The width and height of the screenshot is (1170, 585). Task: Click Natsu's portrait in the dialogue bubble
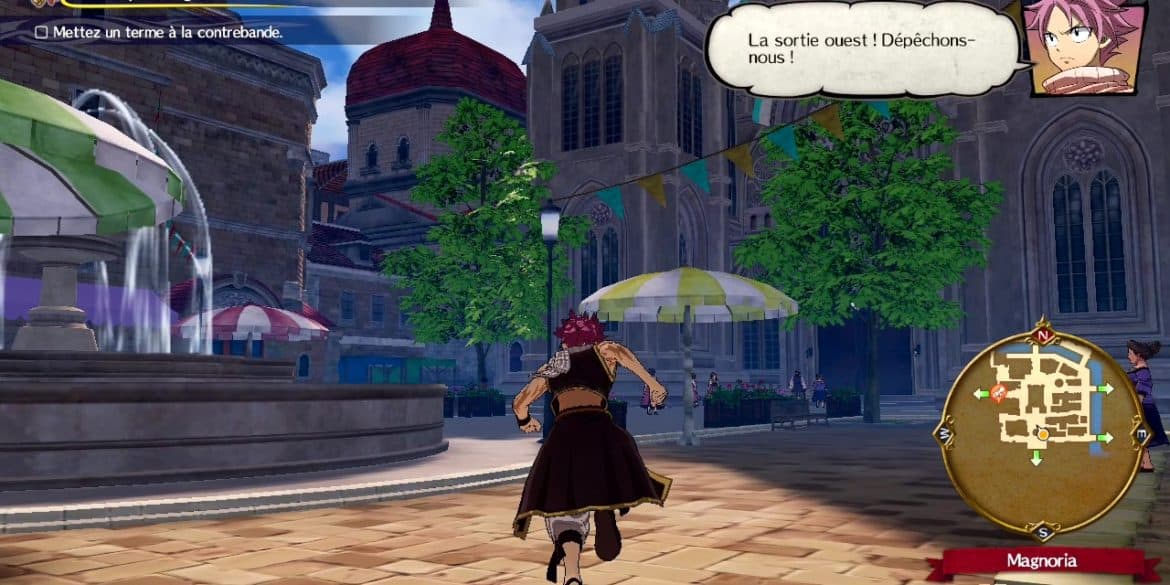pos(1083,47)
